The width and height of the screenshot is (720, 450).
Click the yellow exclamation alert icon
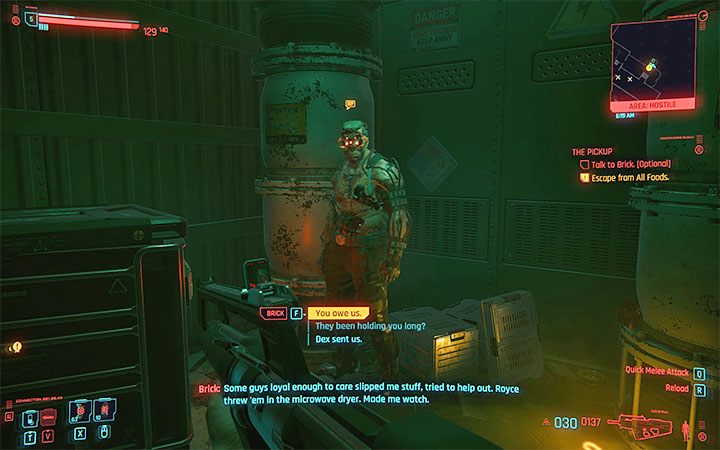pyautogui.click(x=16, y=346)
